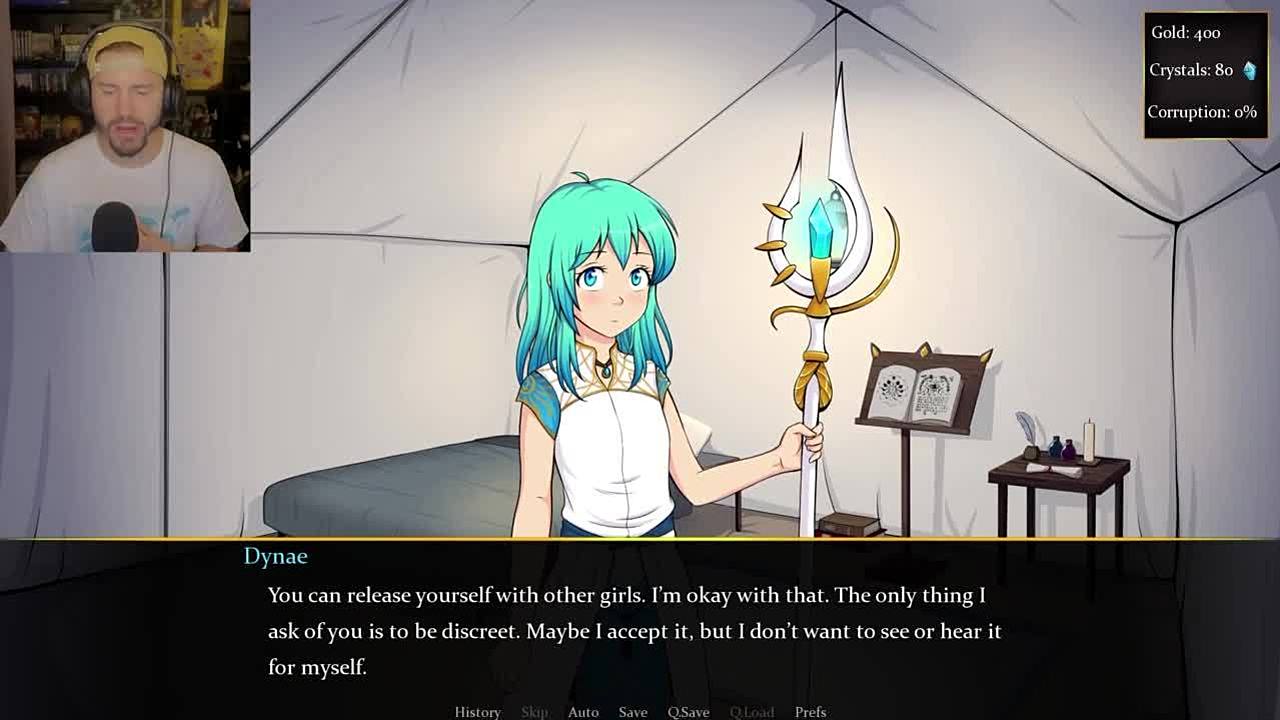Quick save with Q.Save
Screen dimensions: 1280x720
[x=688, y=711]
